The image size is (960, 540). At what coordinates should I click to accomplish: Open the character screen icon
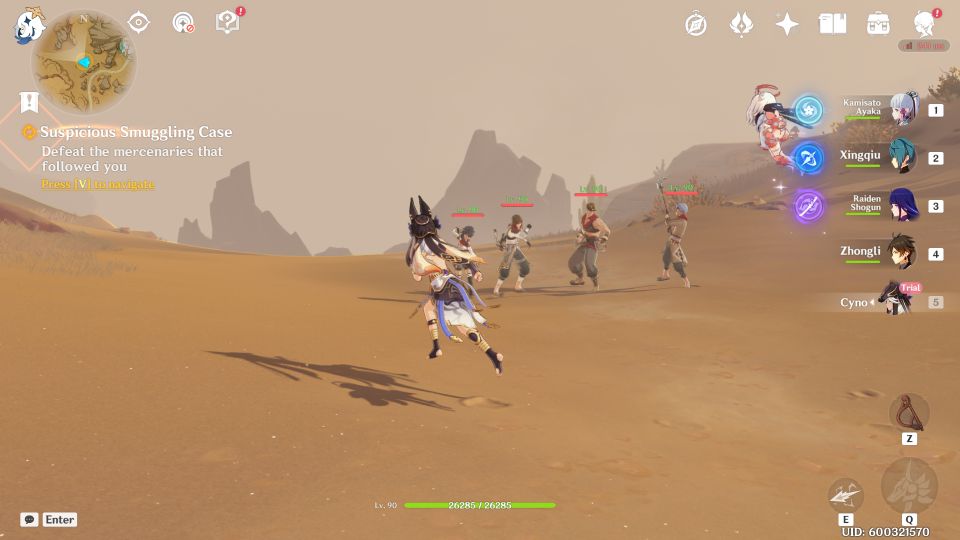[924, 24]
